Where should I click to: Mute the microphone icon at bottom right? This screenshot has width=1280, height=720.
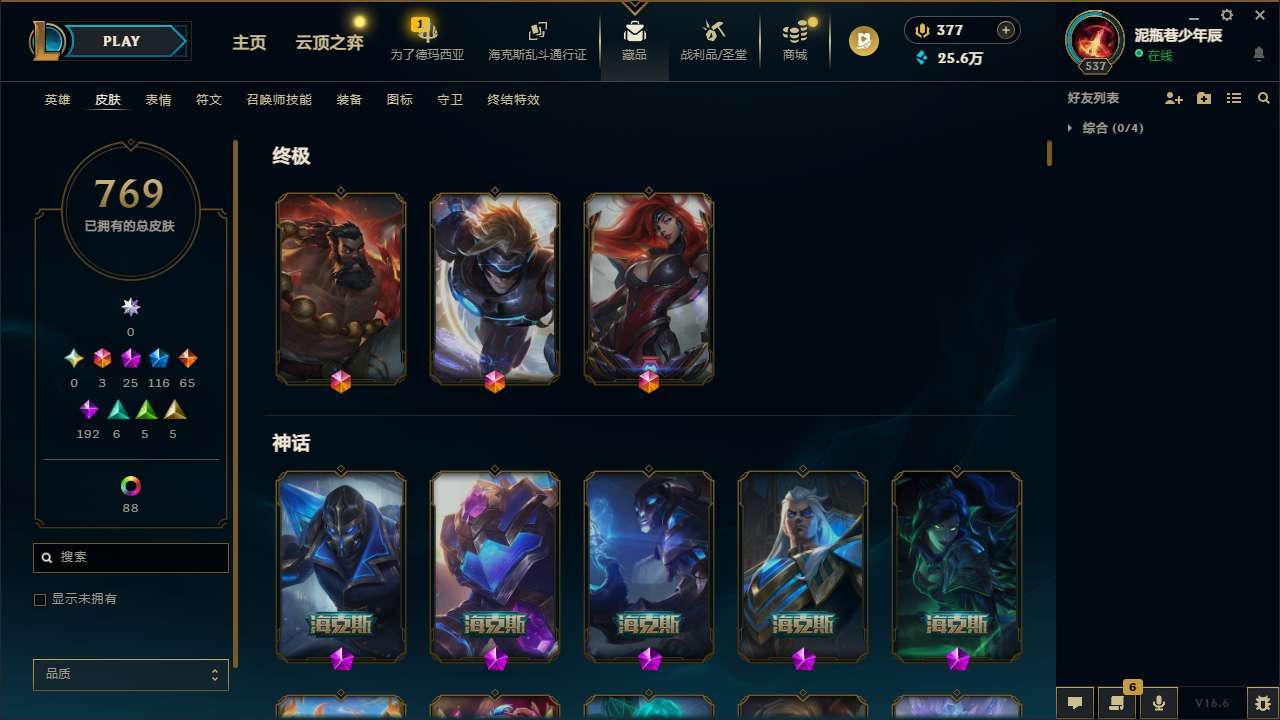pos(1159,703)
